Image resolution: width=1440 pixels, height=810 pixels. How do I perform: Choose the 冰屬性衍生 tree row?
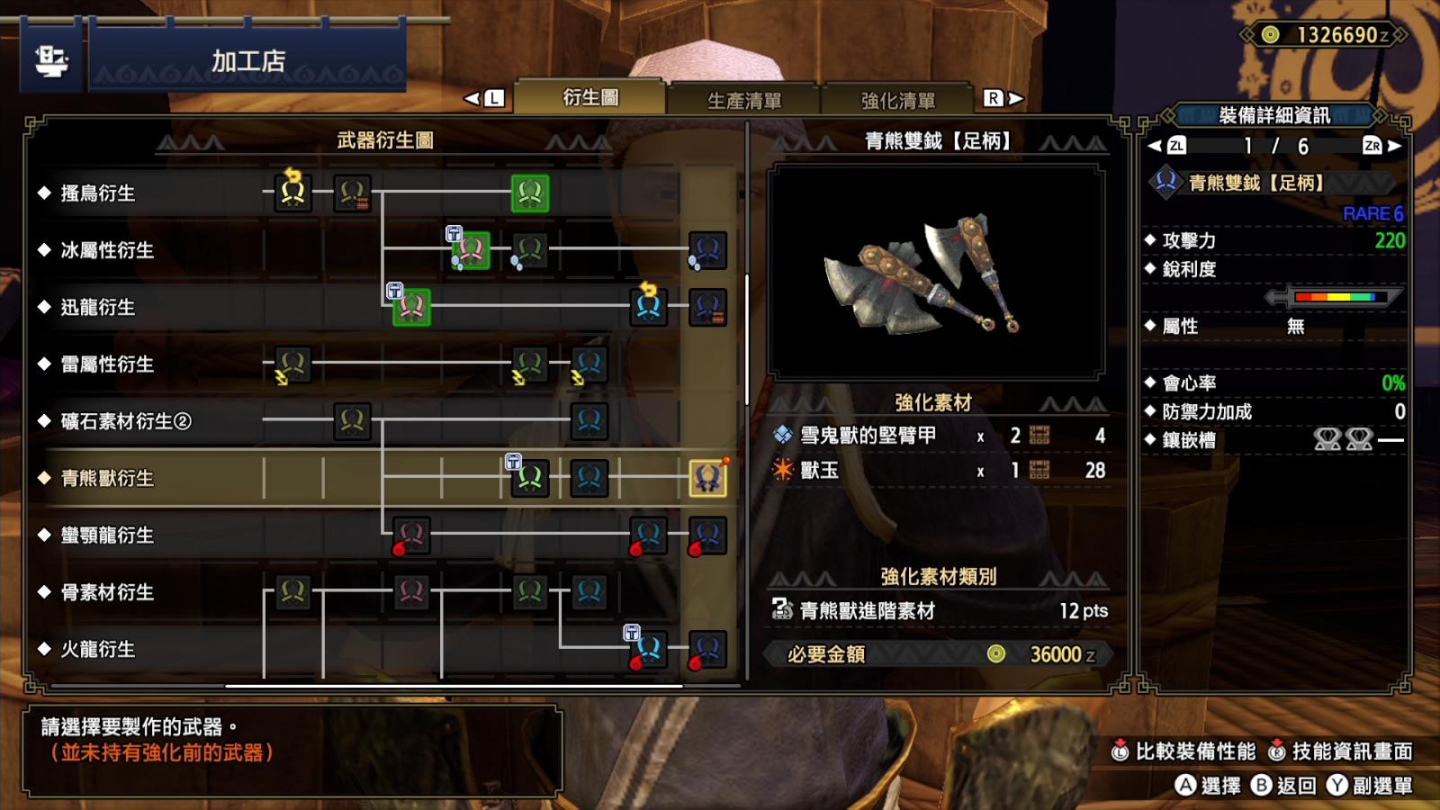pos(107,251)
